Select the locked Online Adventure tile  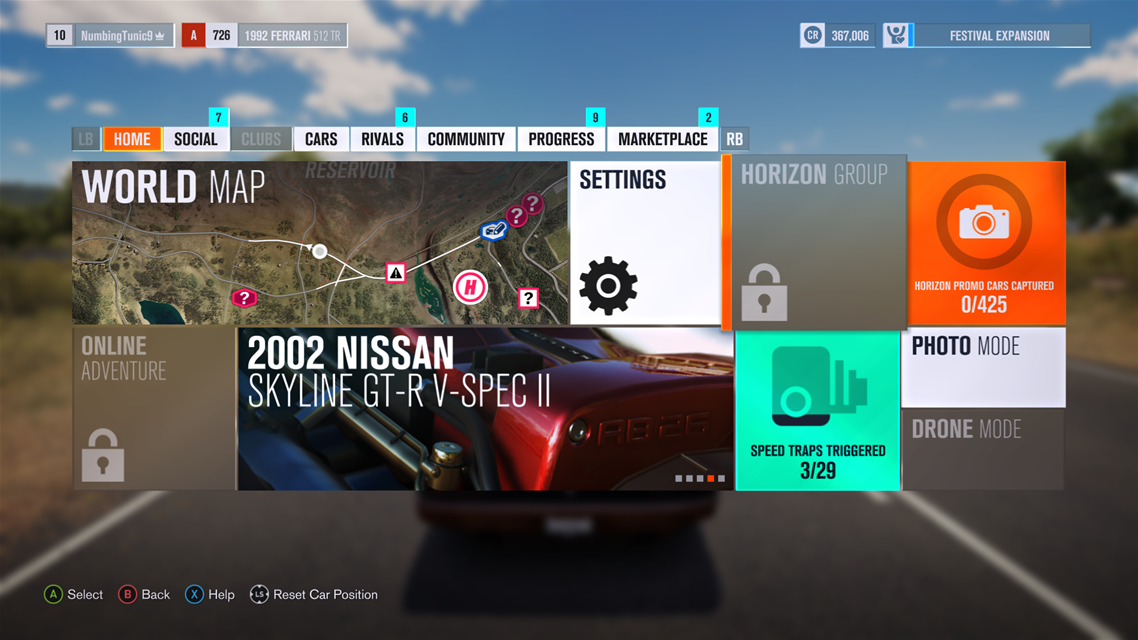pyautogui.click(x=154, y=409)
